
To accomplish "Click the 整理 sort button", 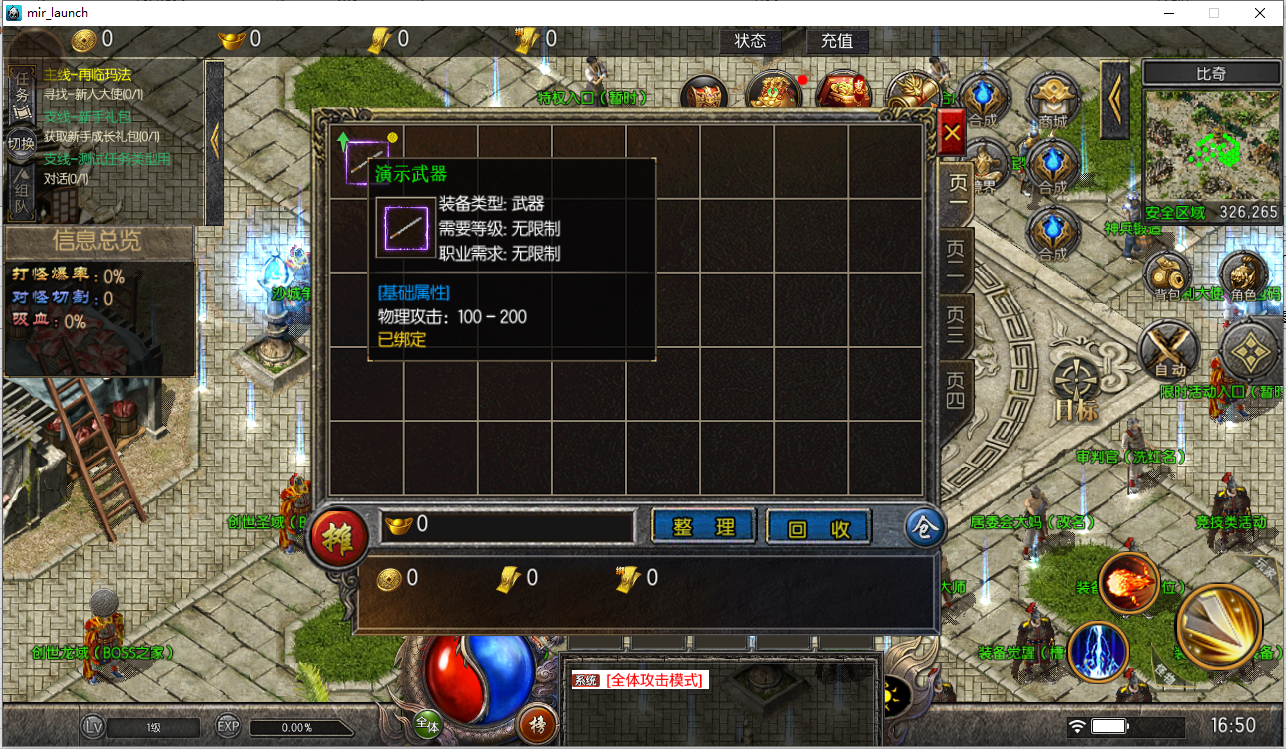I will pos(704,527).
